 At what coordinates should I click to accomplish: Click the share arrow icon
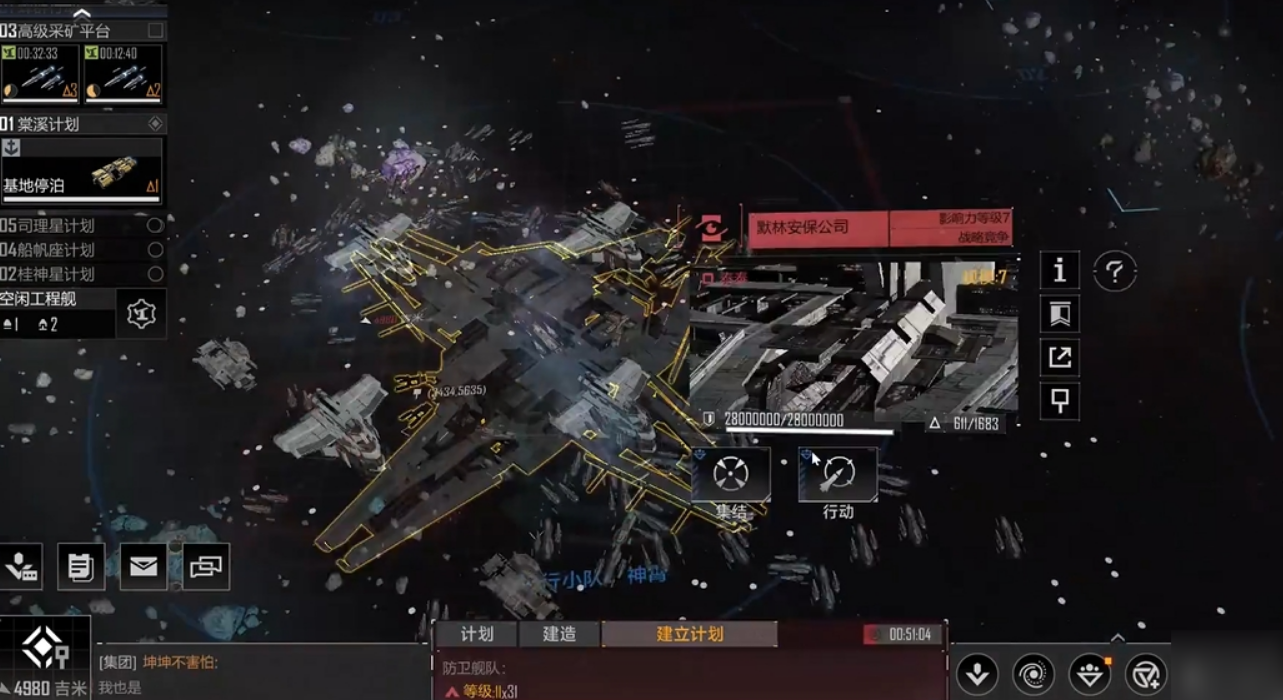1060,357
